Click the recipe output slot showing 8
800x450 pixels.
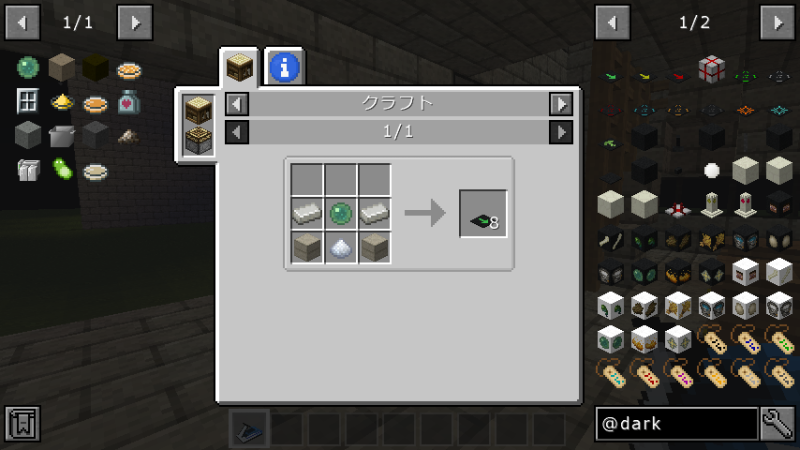[483, 213]
